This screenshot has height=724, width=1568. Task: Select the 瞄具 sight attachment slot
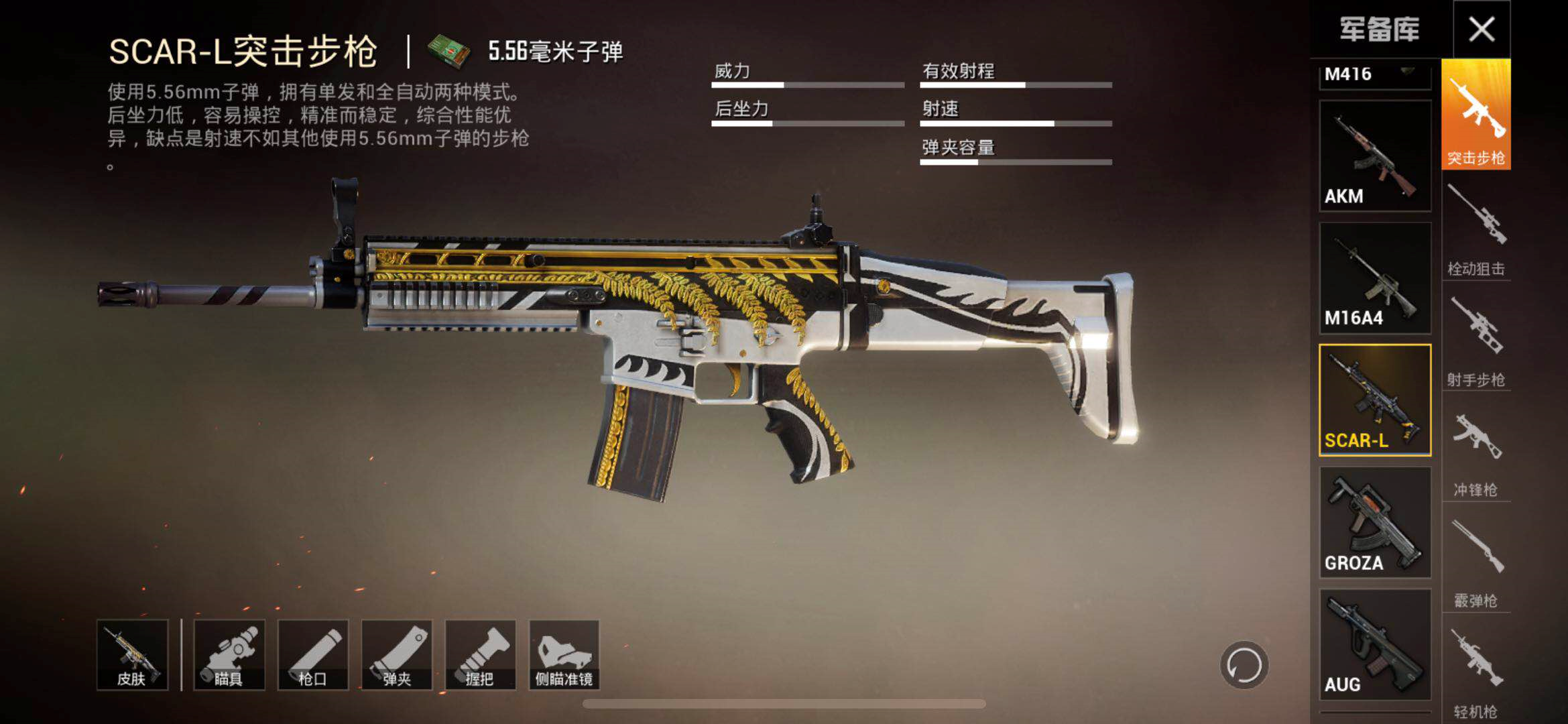pyautogui.click(x=229, y=655)
